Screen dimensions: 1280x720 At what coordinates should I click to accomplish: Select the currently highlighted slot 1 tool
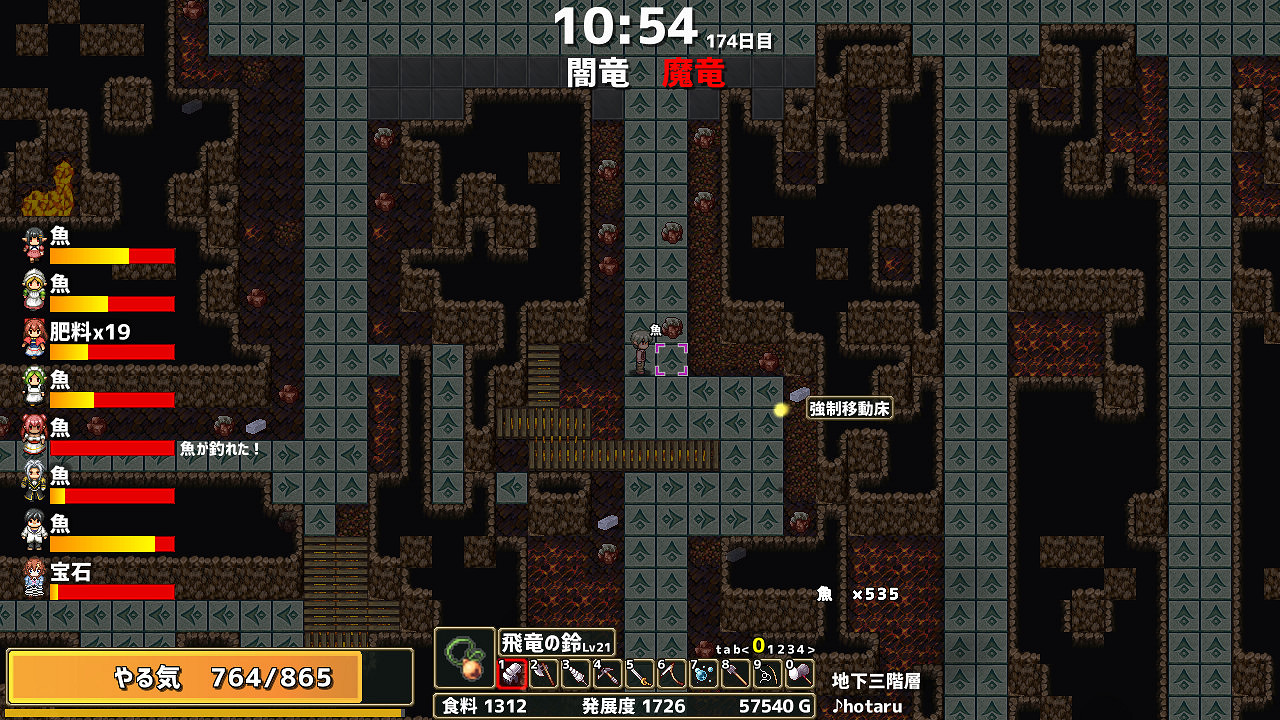pos(513,673)
